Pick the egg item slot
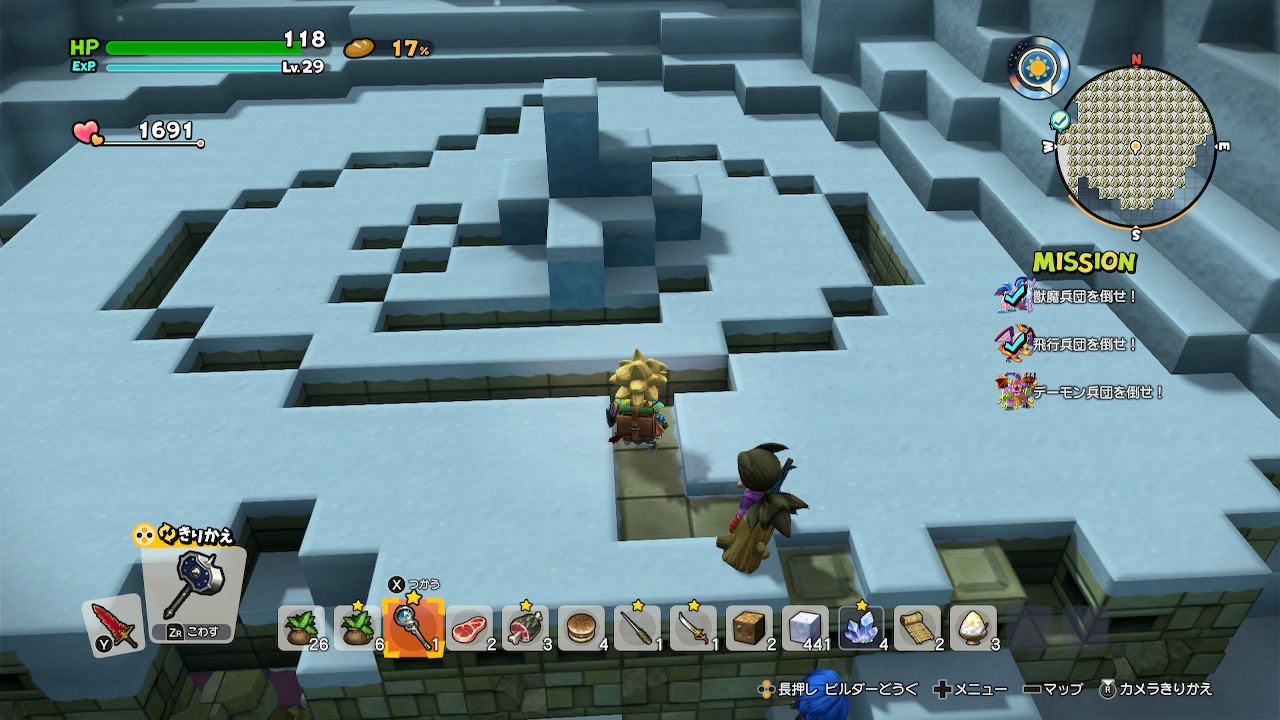This screenshot has width=1280, height=720. pos(973,629)
